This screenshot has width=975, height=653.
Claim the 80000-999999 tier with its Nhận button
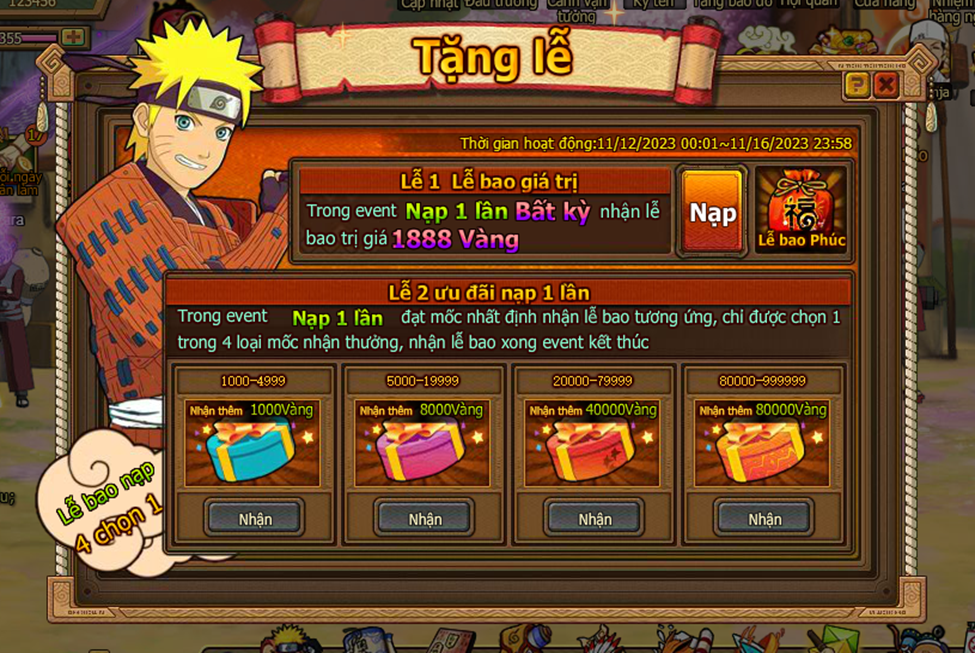[765, 519]
